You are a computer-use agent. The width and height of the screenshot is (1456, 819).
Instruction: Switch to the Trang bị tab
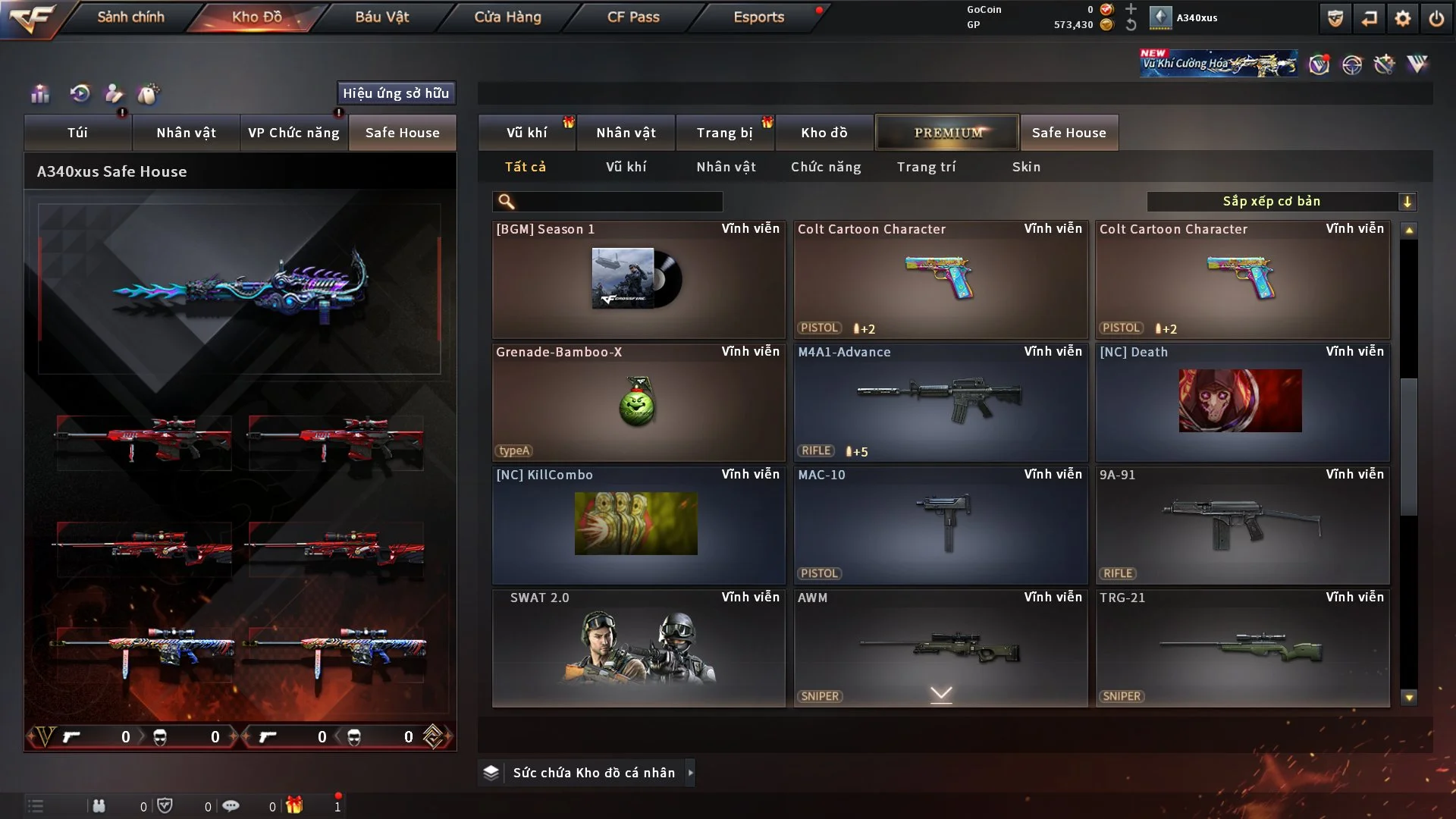click(x=724, y=133)
